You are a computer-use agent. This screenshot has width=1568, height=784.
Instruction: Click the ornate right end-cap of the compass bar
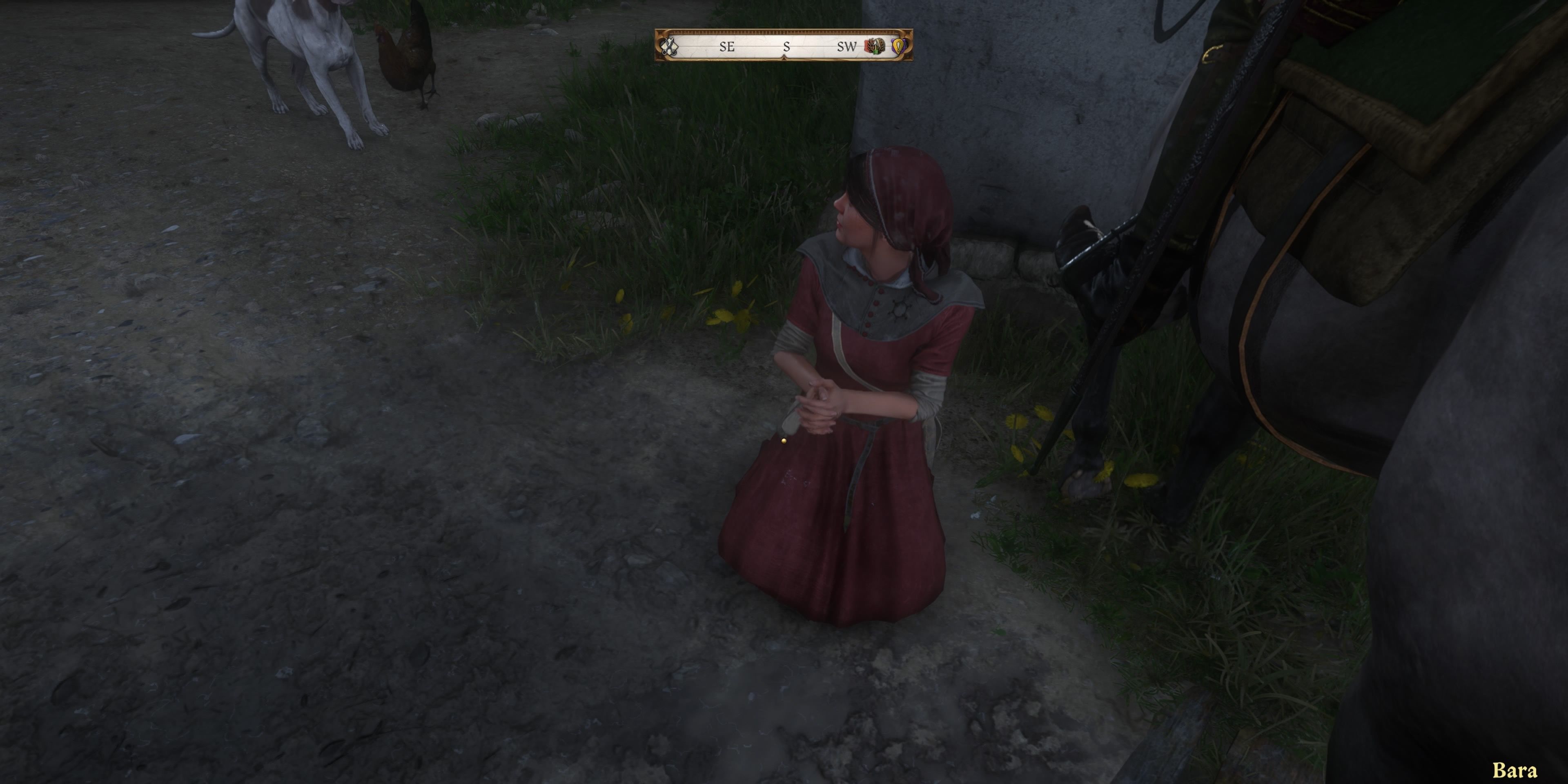908,46
